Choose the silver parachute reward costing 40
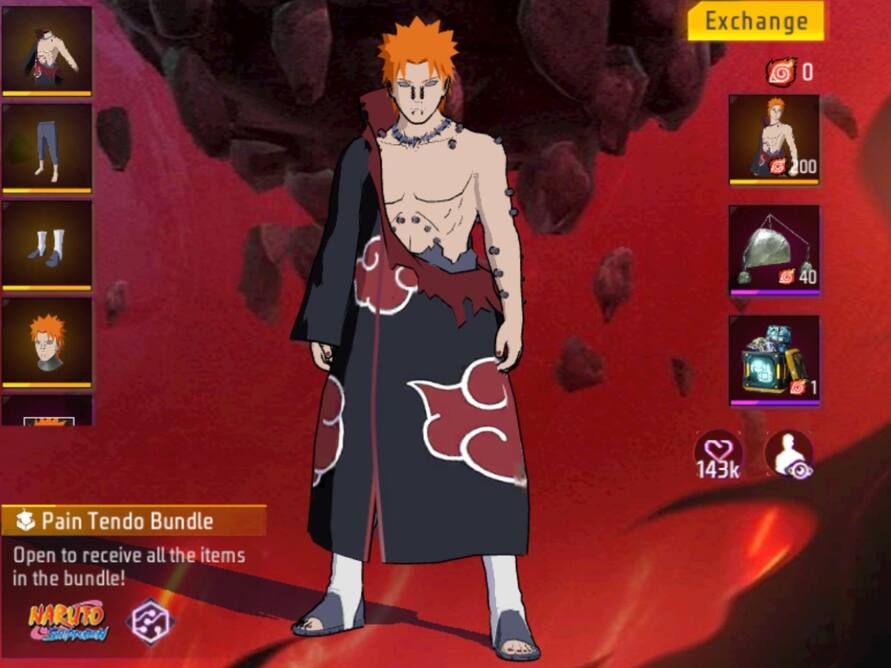 click(x=773, y=250)
